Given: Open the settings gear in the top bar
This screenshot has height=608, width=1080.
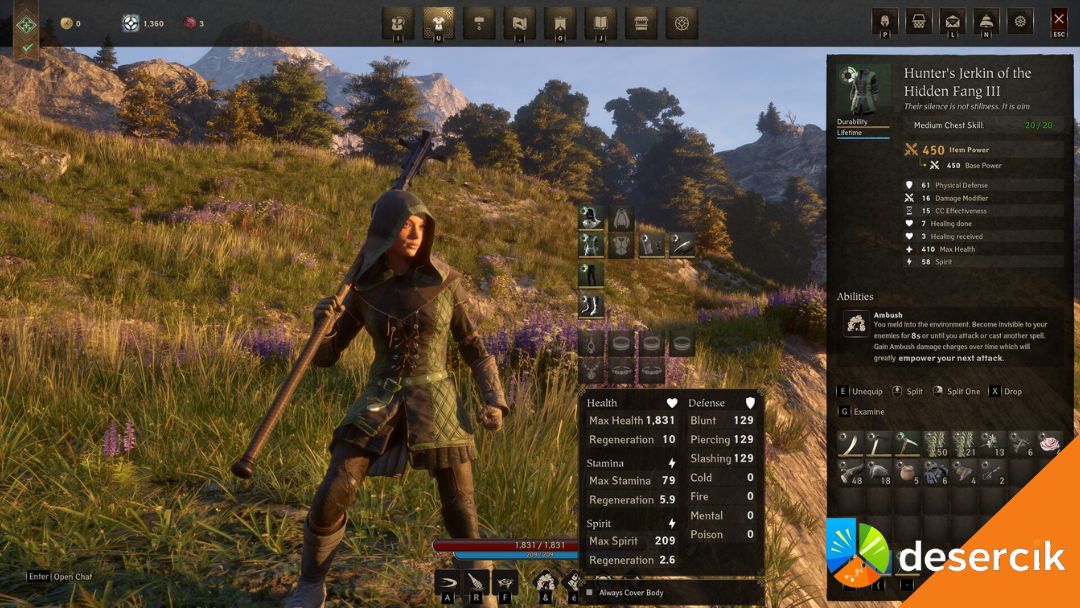Looking at the screenshot, I should [1019, 21].
